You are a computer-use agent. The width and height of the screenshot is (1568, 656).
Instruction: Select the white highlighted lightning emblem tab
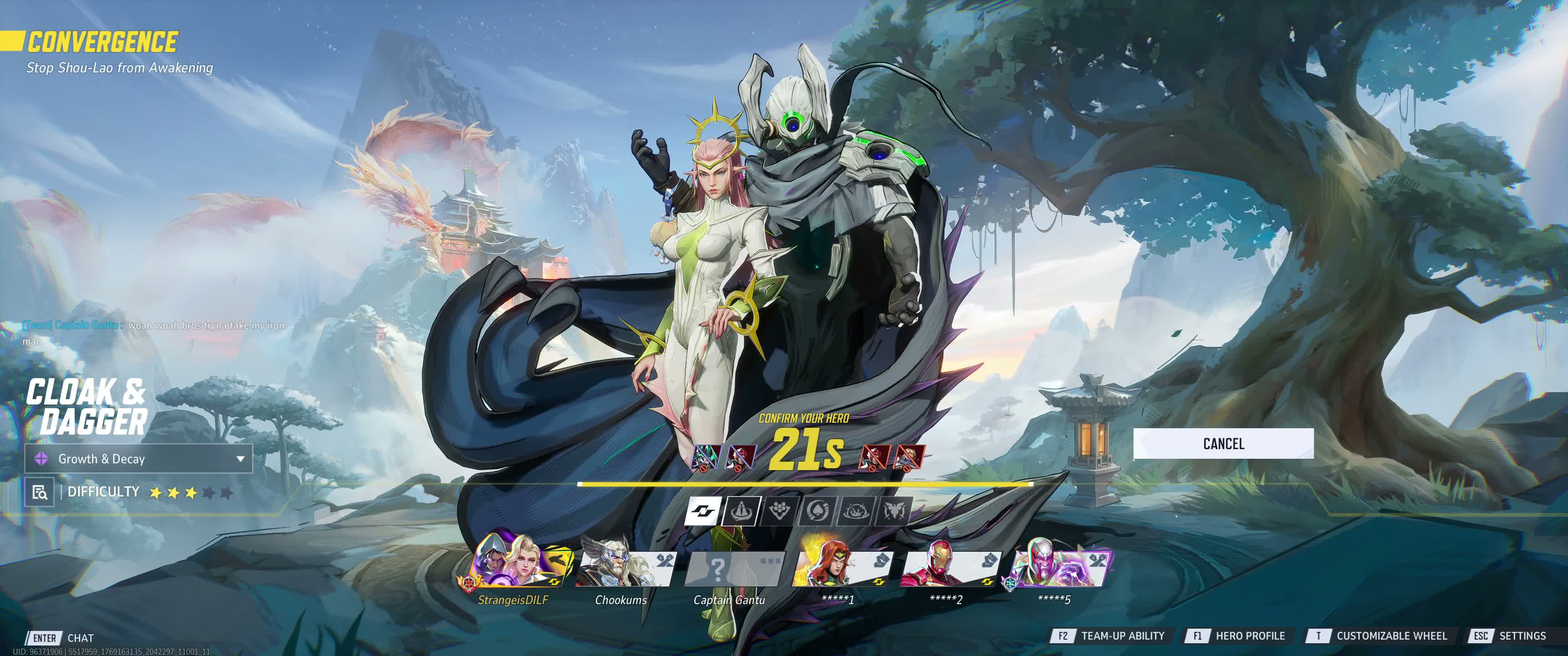click(x=703, y=511)
